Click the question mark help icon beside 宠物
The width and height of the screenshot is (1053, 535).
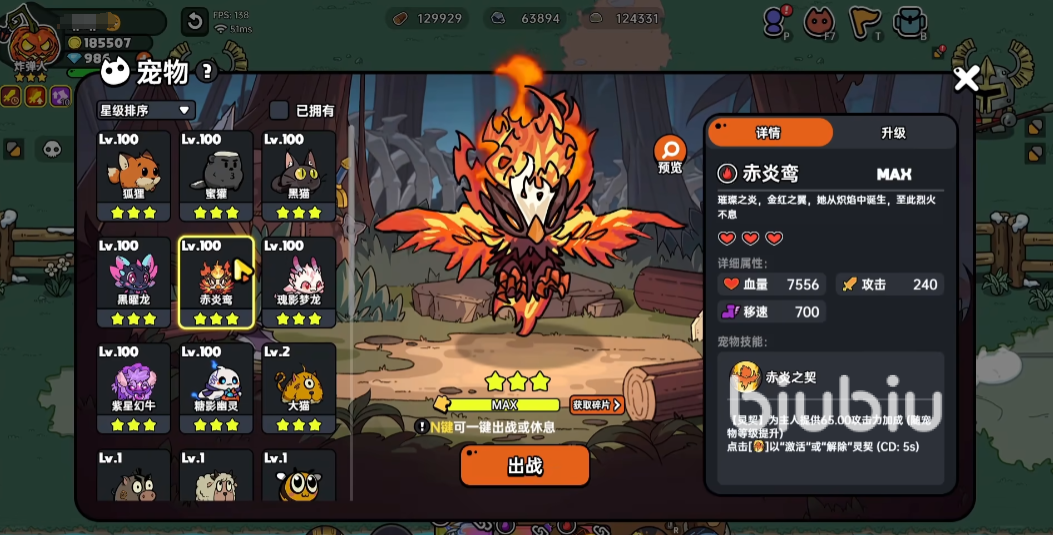pos(207,71)
